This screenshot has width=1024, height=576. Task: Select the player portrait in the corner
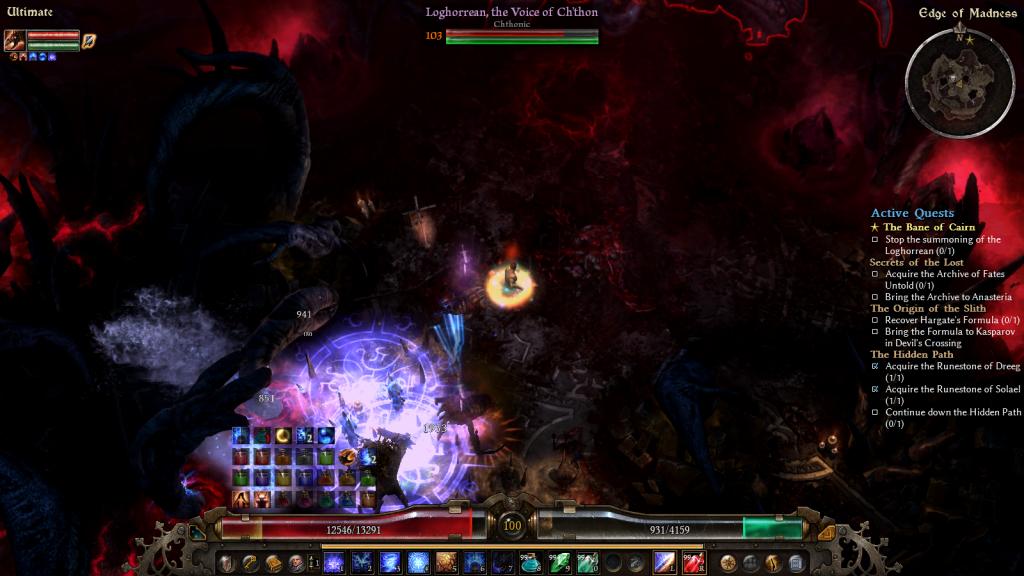pyautogui.click(x=15, y=40)
